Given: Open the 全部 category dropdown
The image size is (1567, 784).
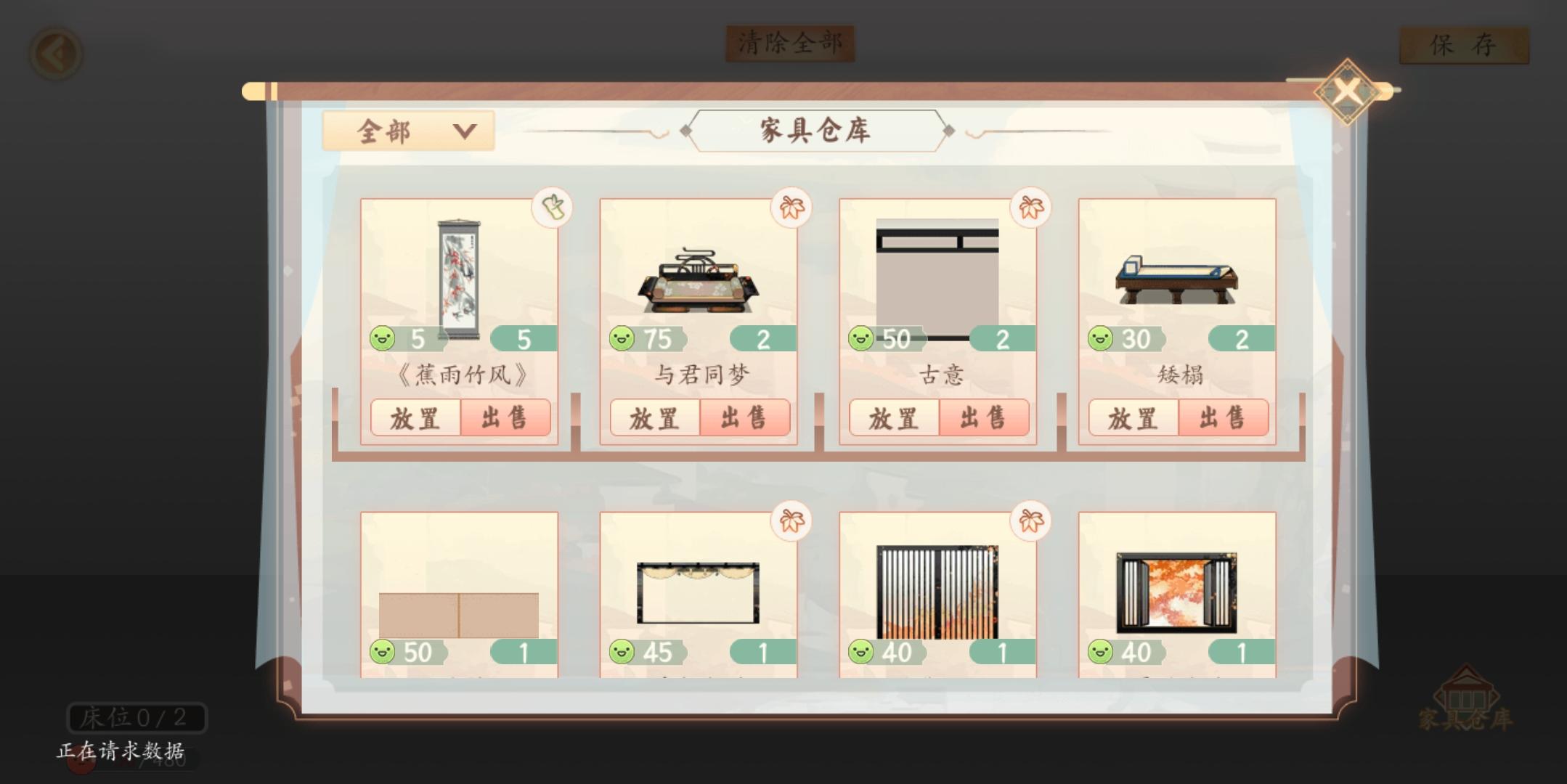Looking at the screenshot, I should click(x=409, y=131).
